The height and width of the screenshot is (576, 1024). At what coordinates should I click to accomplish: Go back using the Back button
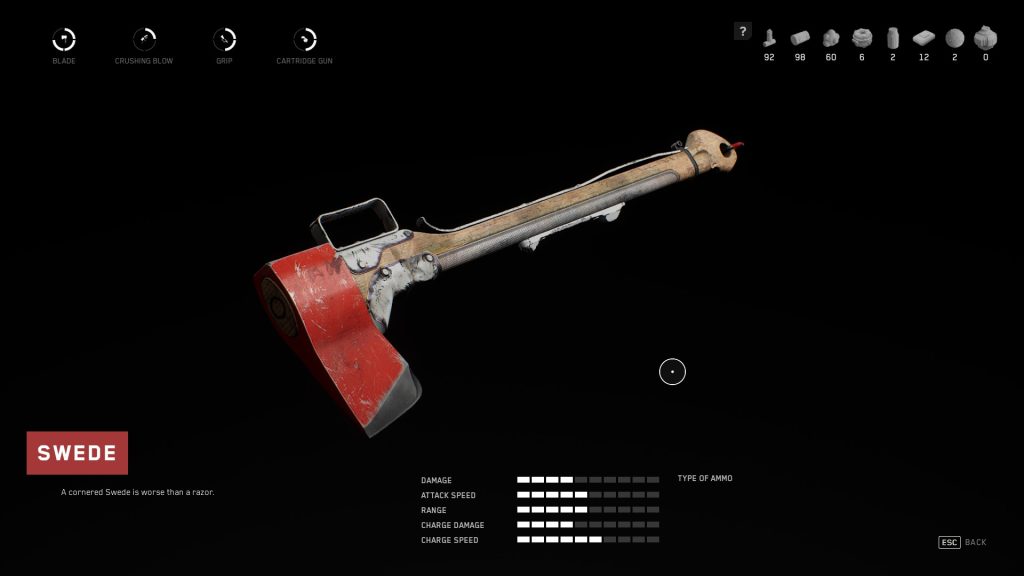click(962, 542)
